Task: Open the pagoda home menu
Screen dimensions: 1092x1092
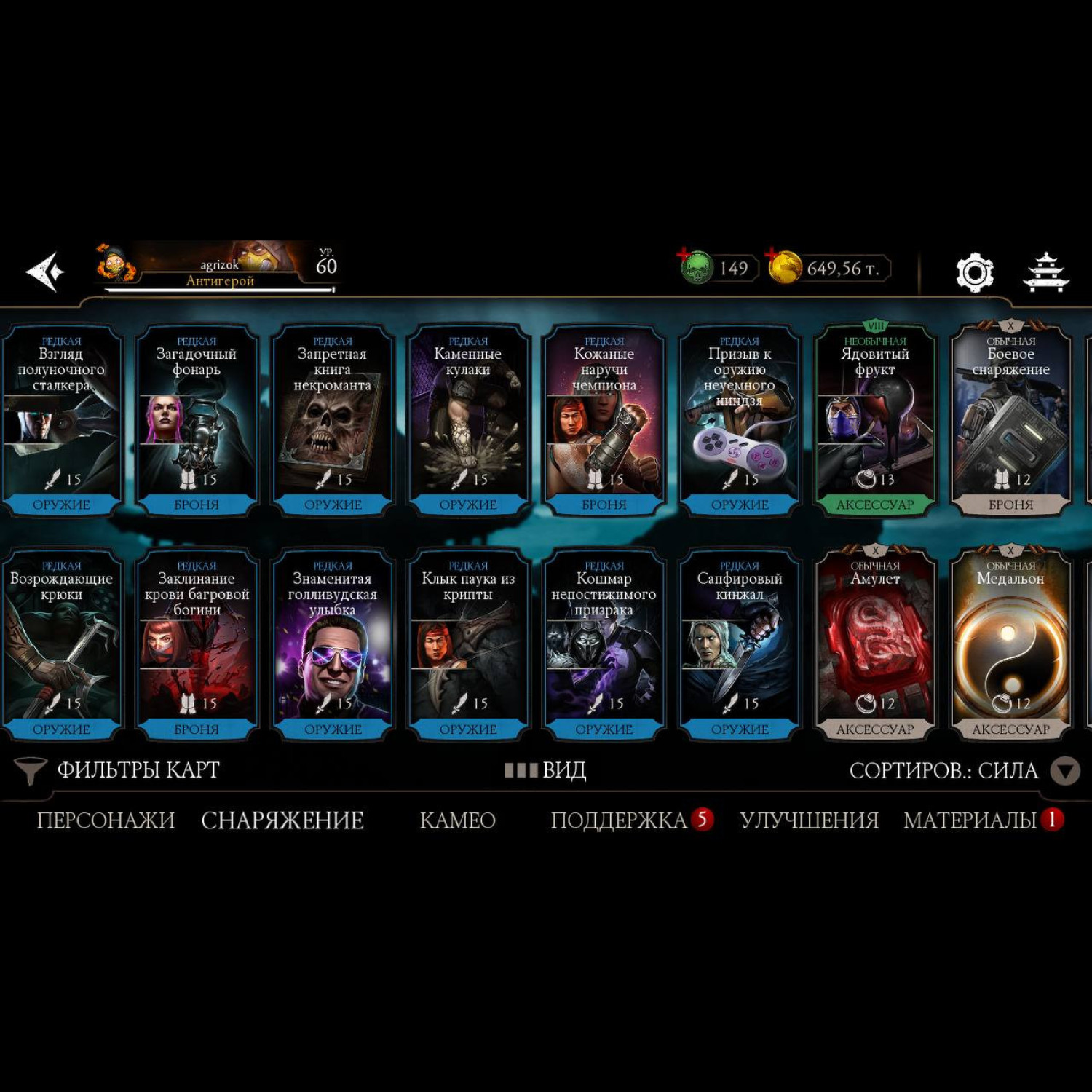Action: click(x=1045, y=272)
